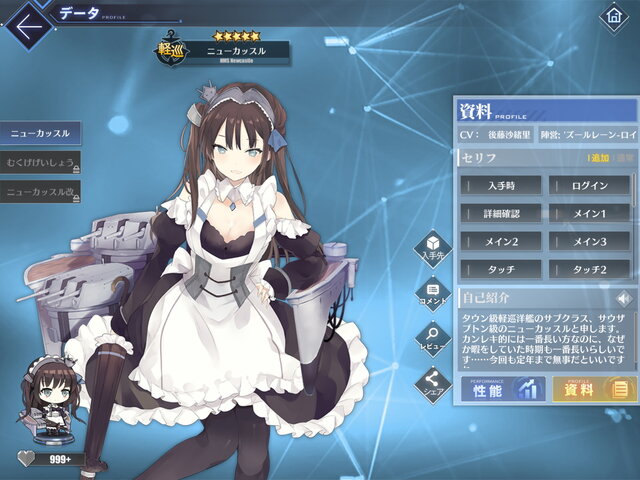Switch to the 資料 profile tab
Image resolution: width=640 pixels, height=480 pixels.
(591, 388)
